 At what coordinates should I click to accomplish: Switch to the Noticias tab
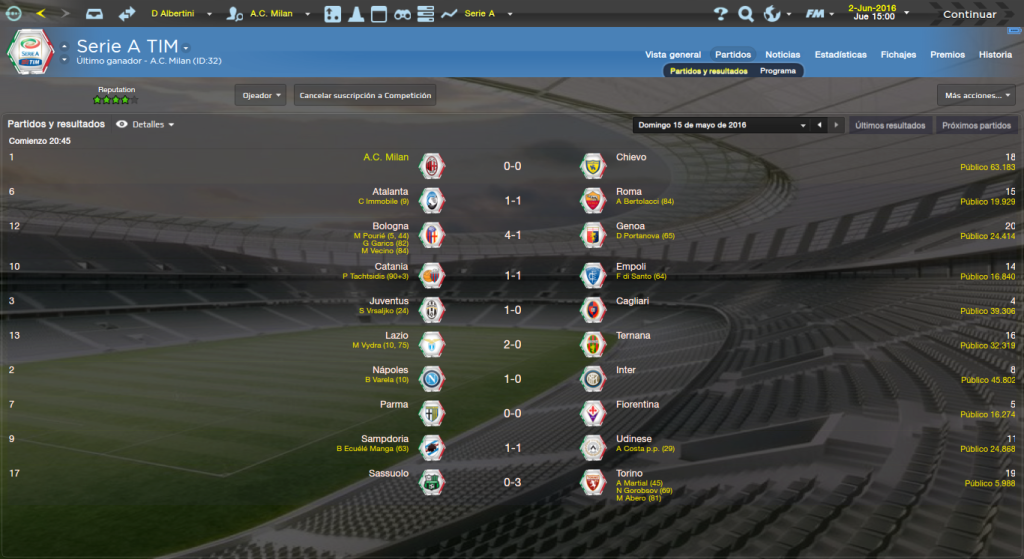coord(783,55)
